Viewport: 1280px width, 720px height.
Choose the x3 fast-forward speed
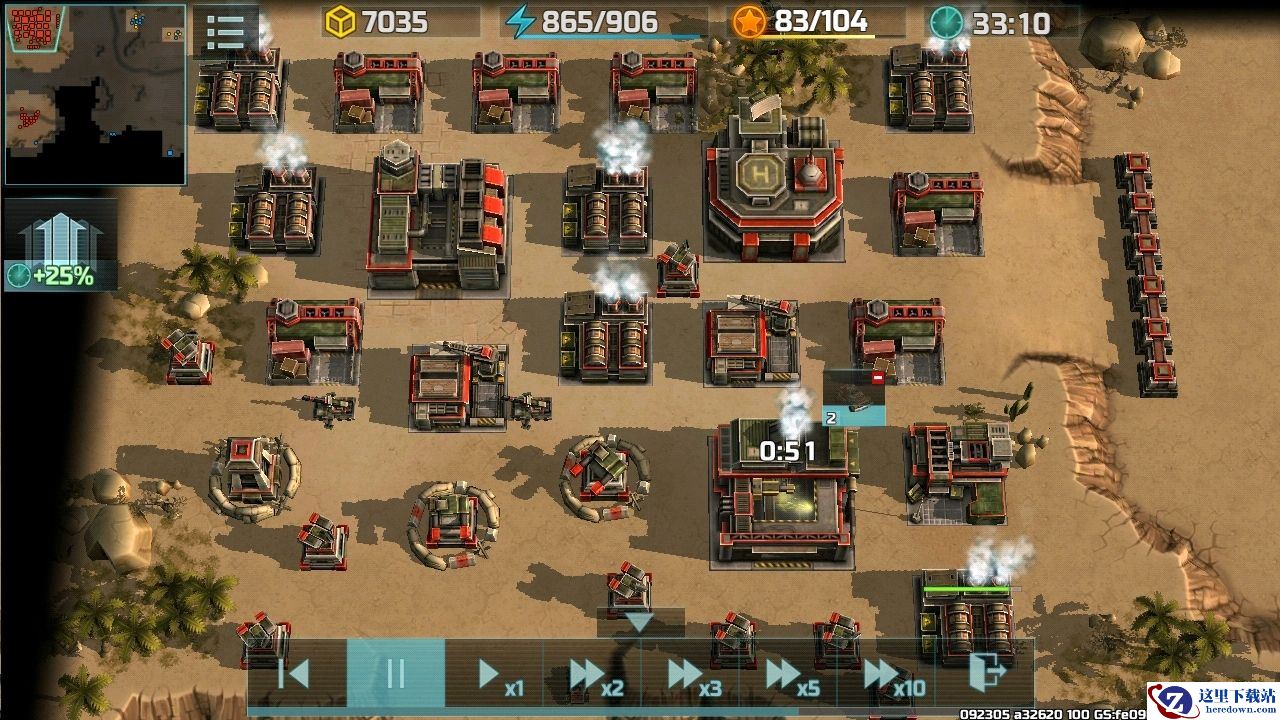tap(690, 674)
